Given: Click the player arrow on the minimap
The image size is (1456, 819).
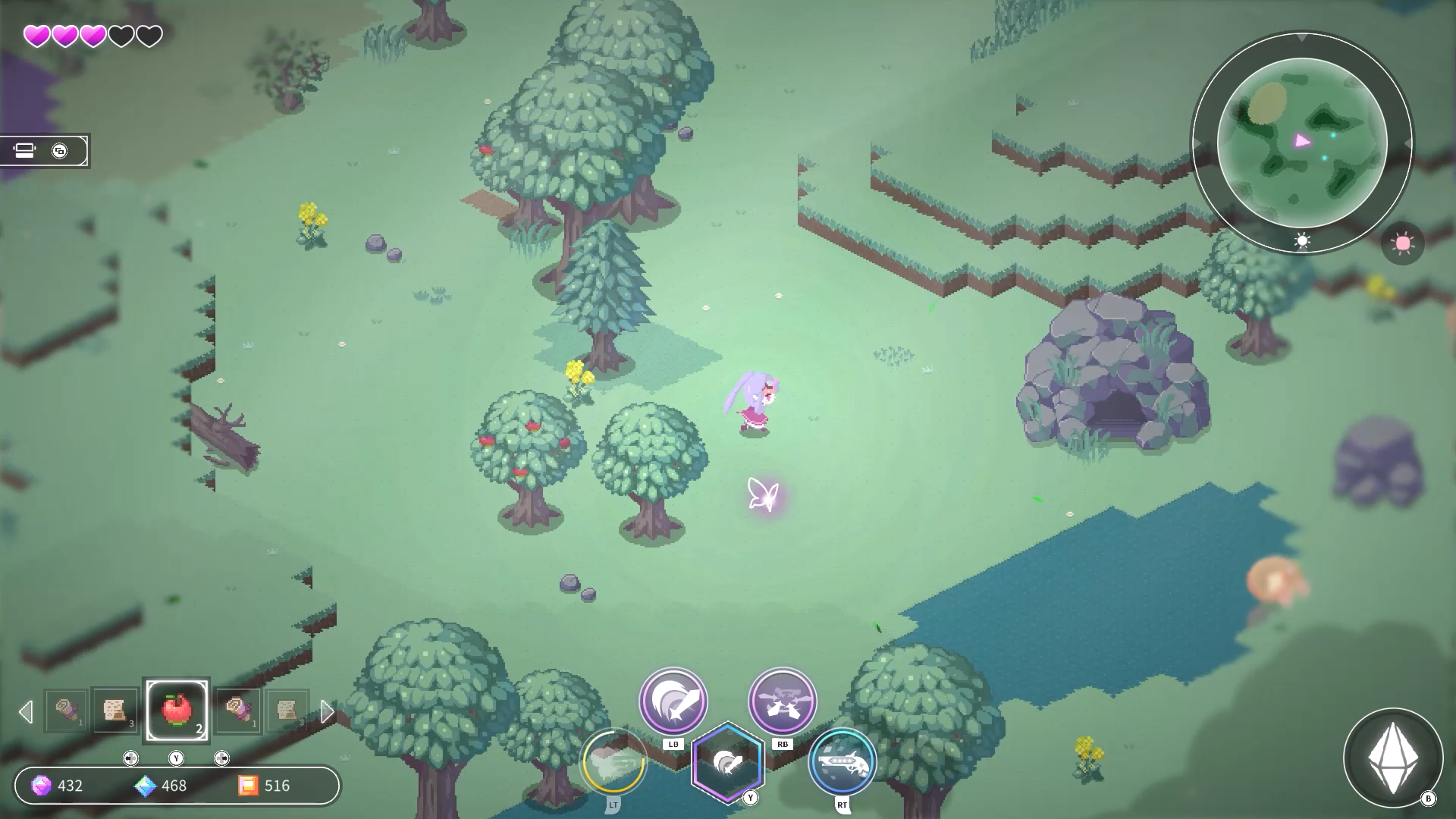Looking at the screenshot, I should [x=1301, y=140].
